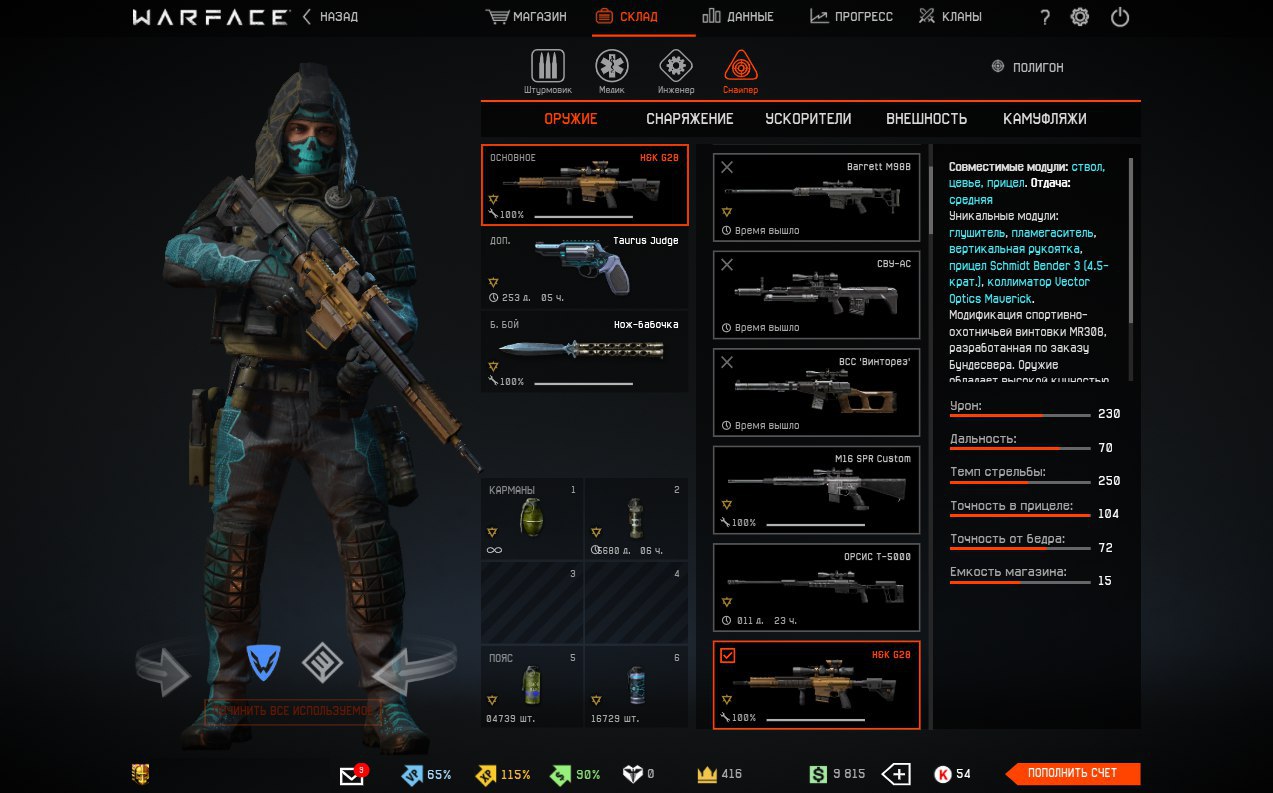Switch to the Камуфляжи tab

click(1044, 119)
